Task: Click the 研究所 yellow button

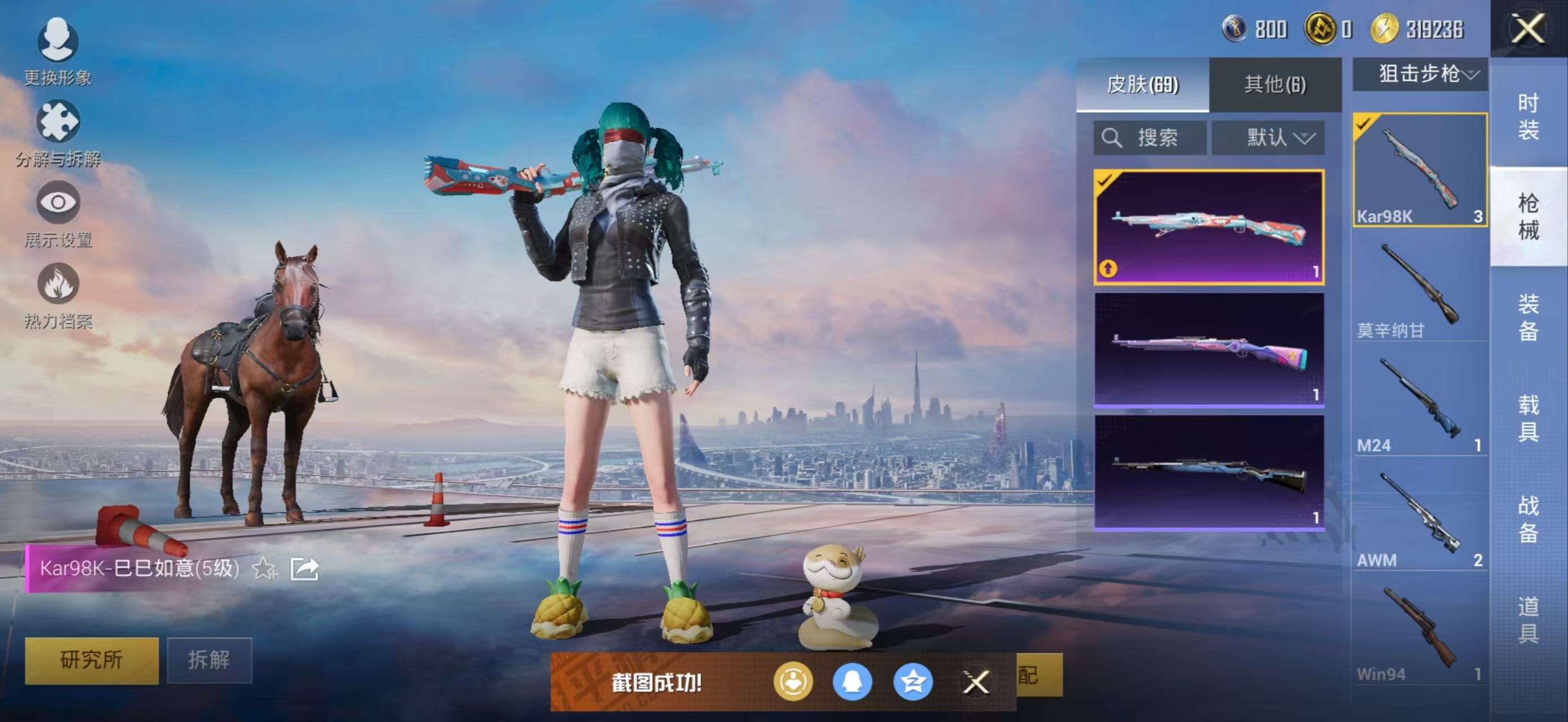Action: pos(91,660)
